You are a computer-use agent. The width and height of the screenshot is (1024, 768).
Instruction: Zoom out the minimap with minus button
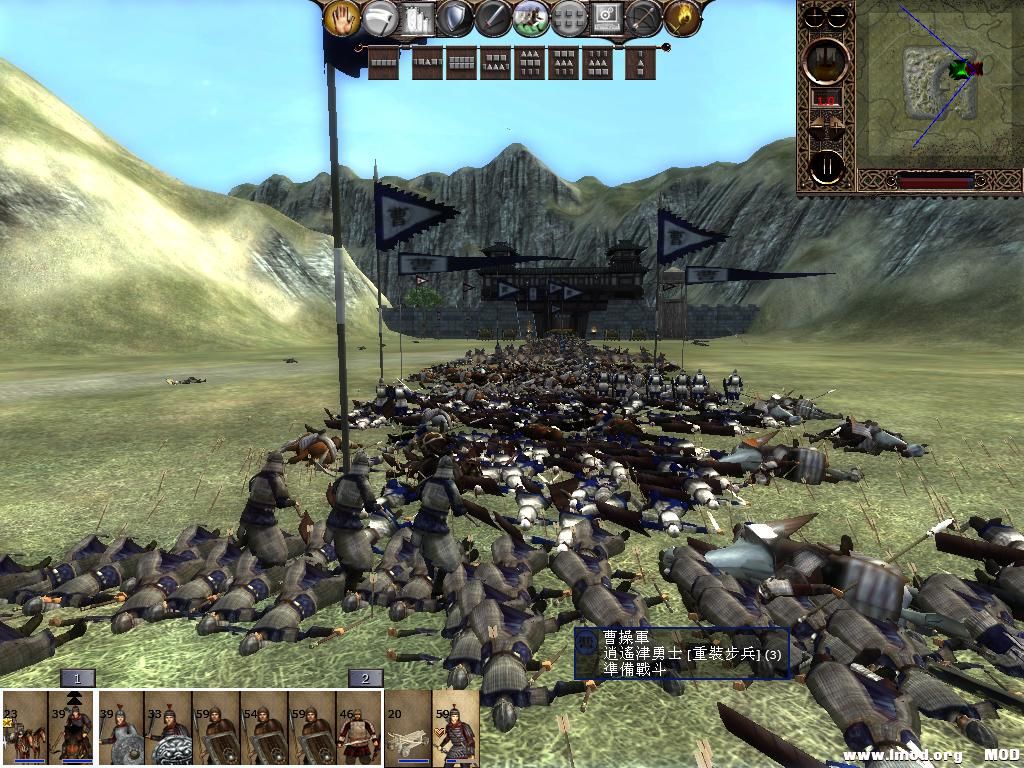point(839,16)
